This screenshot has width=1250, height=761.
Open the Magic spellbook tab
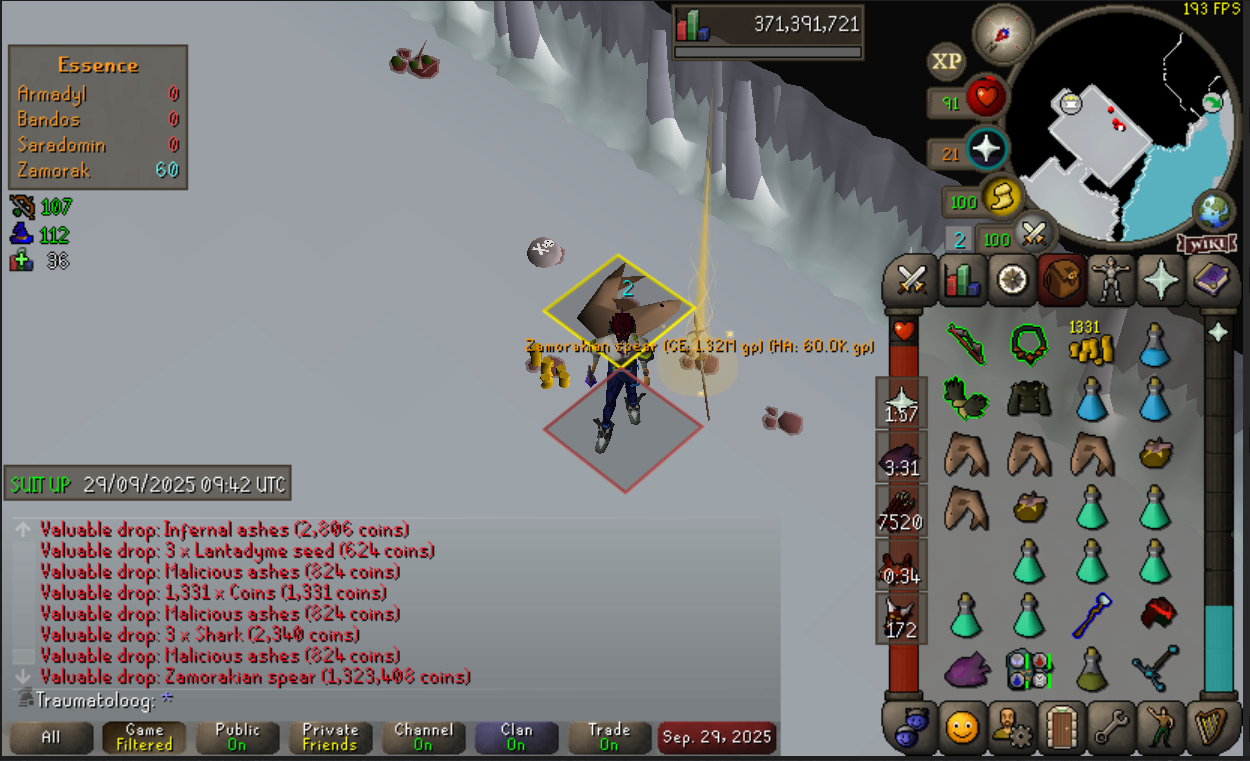[1213, 280]
